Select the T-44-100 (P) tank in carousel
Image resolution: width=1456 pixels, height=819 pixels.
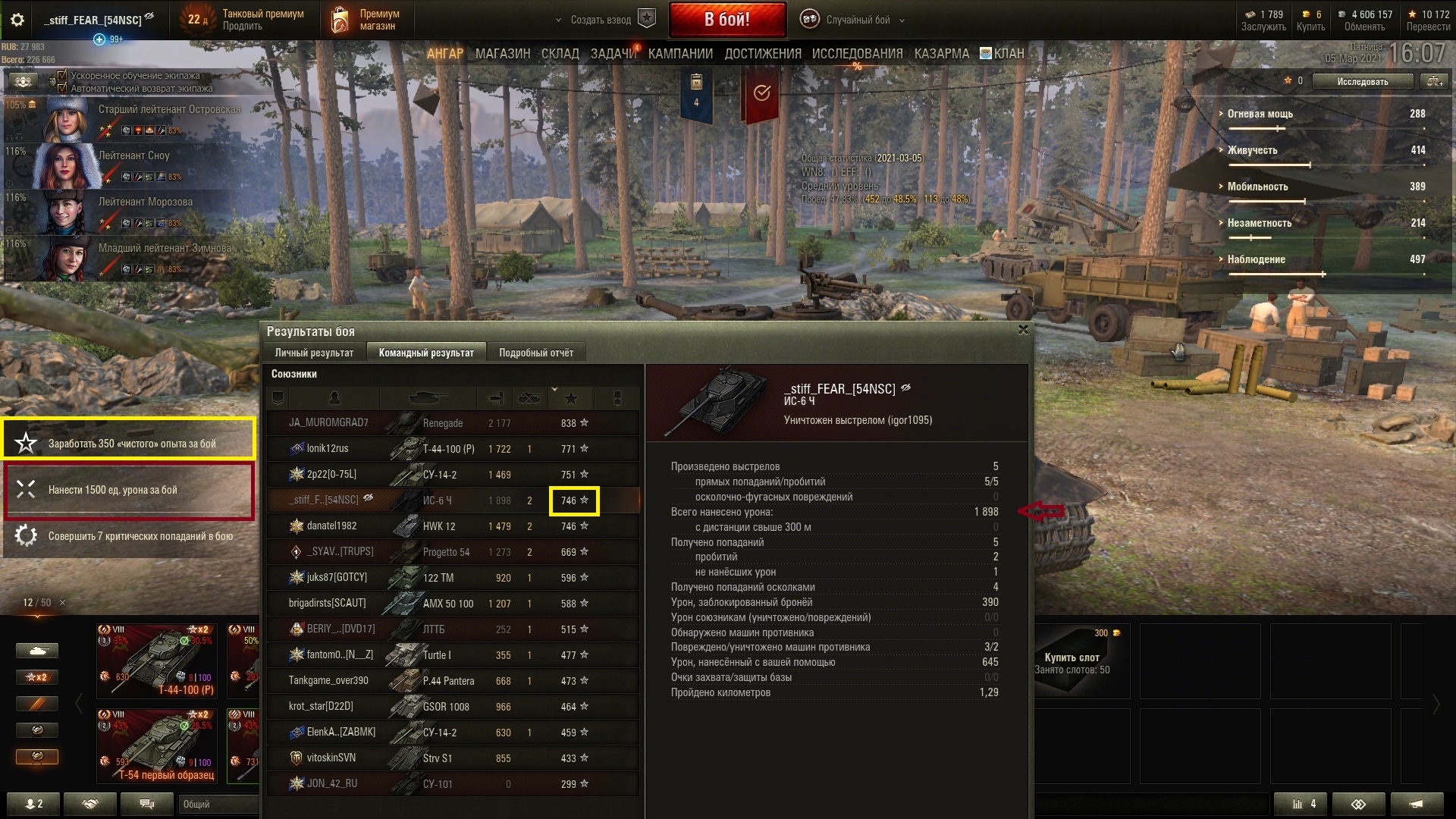159,660
